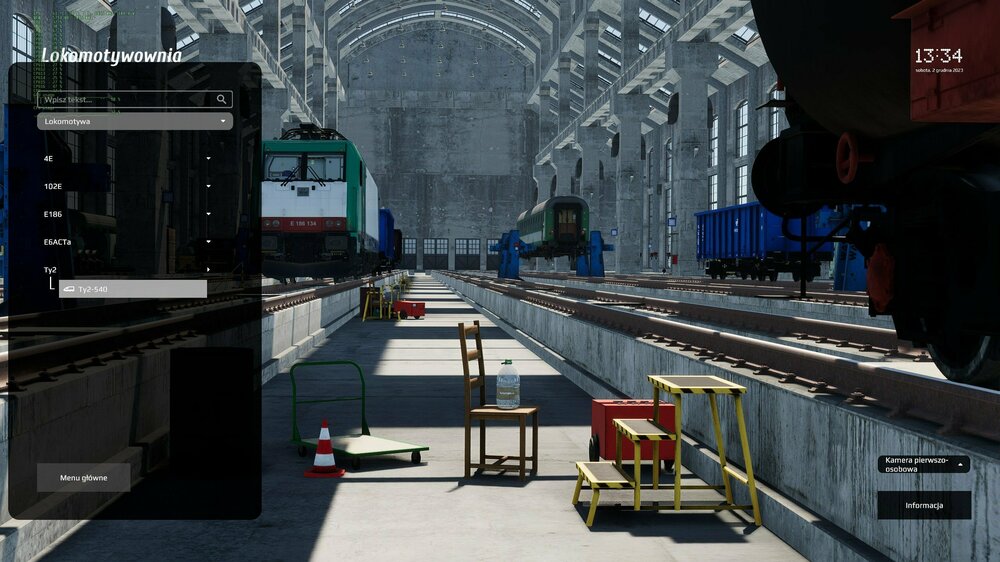Expand the E186 locomotive entry
Viewport: 1000px width, 562px height.
point(127,214)
